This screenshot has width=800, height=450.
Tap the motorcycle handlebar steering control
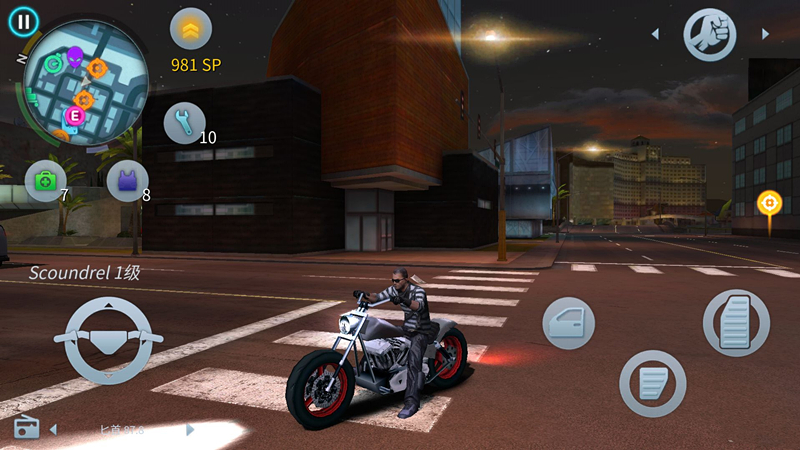[x=109, y=340]
